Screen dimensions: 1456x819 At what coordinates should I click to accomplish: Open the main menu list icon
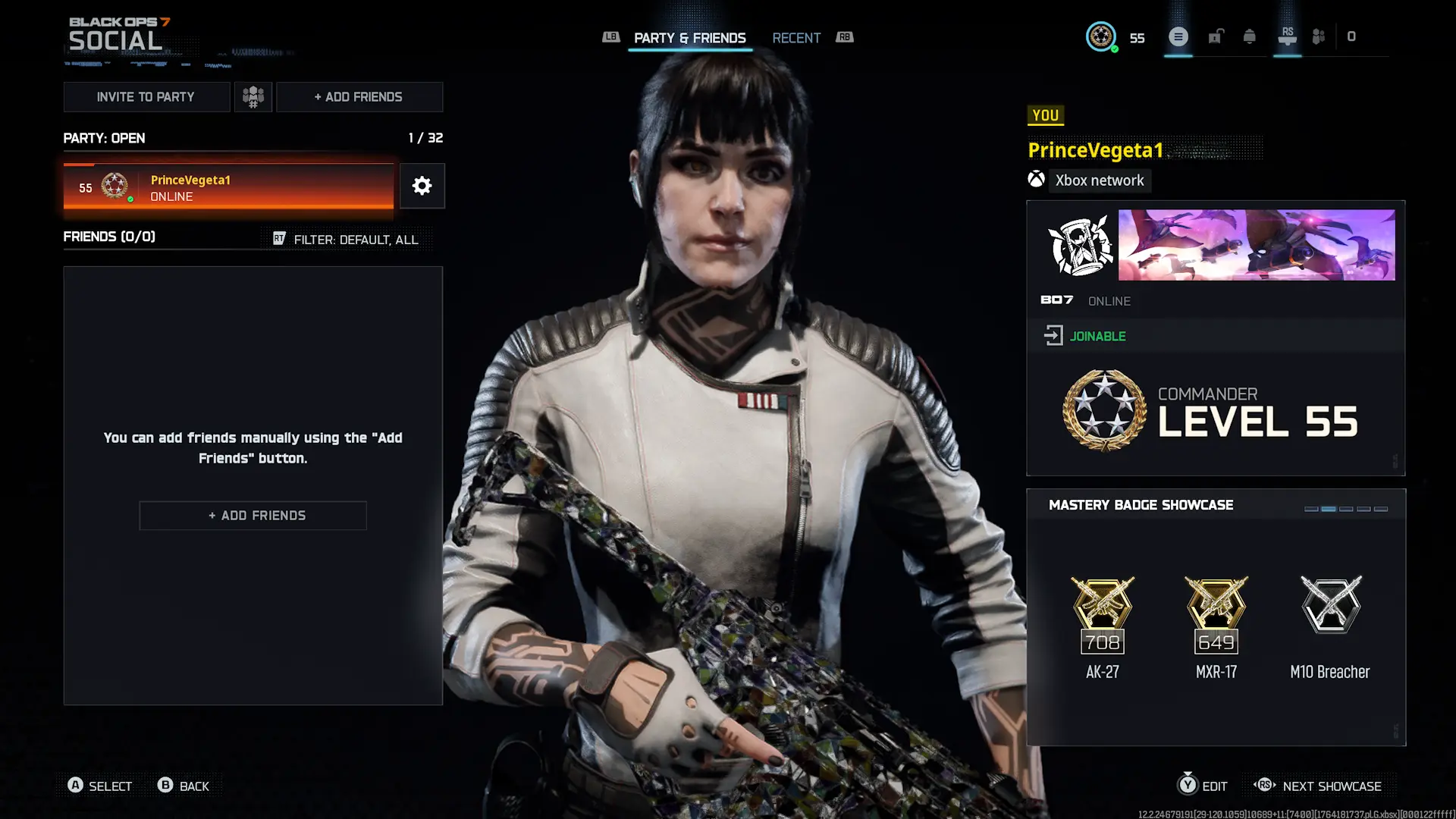(x=1178, y=36)
